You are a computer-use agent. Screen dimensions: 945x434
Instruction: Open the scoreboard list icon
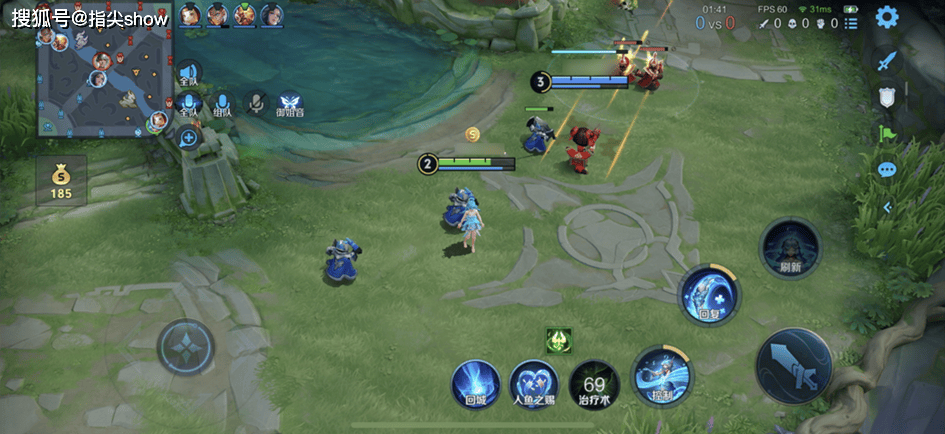[x=851, y=23]
